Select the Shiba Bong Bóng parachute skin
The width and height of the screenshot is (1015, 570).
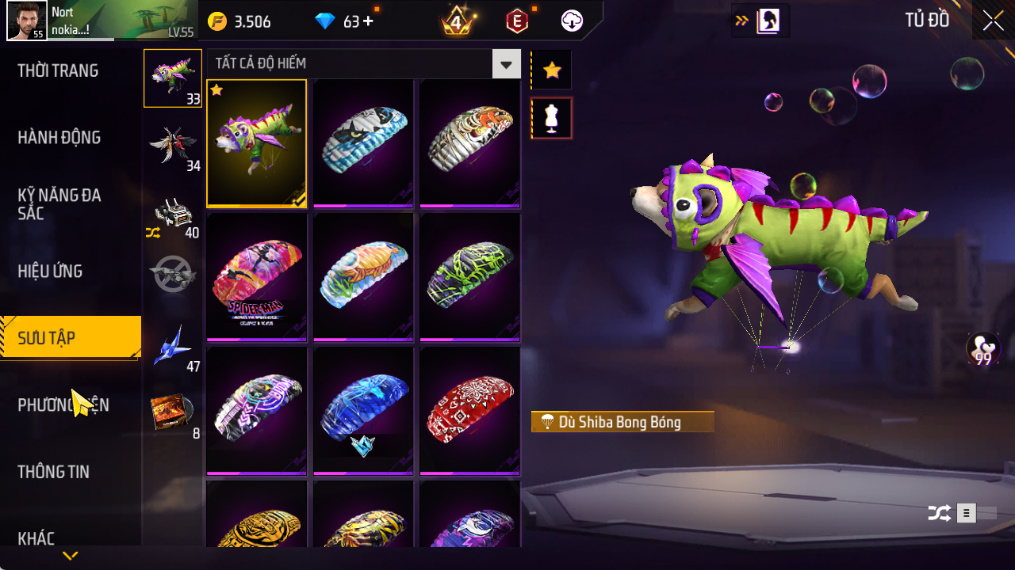tap(257, 142)
